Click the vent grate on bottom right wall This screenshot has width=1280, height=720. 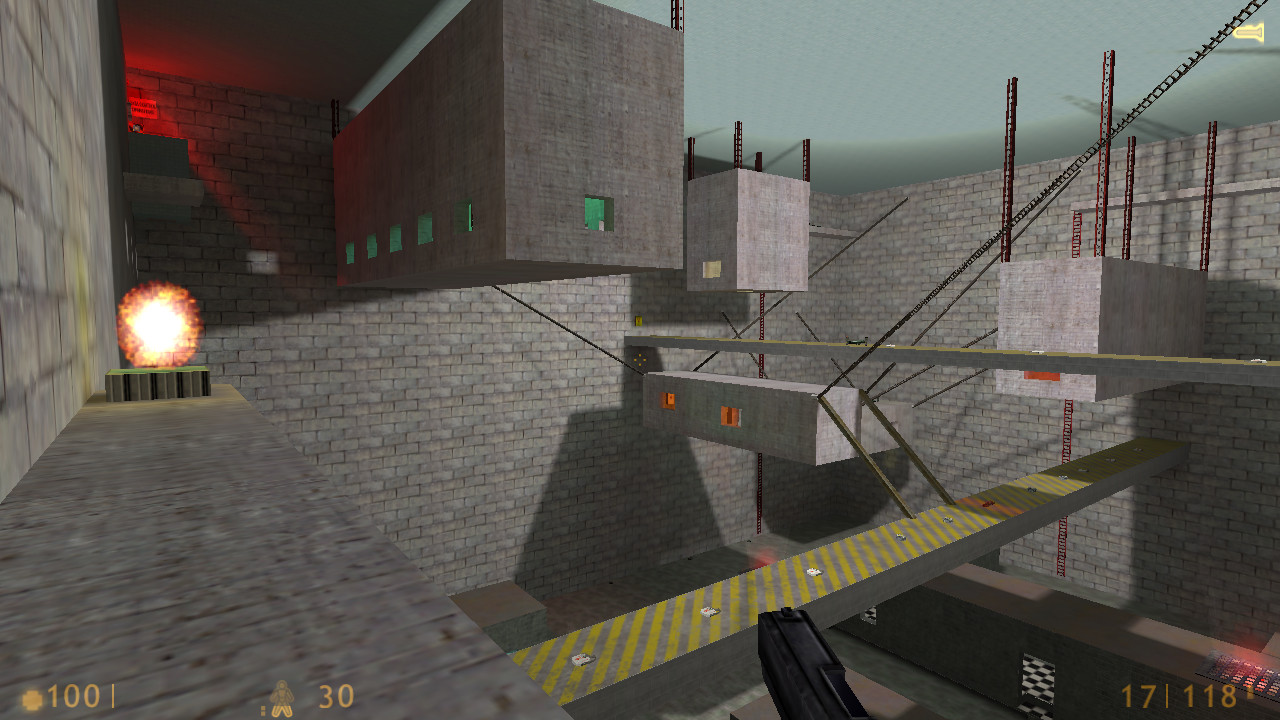pyautogui.click(x=1040, y=680)
